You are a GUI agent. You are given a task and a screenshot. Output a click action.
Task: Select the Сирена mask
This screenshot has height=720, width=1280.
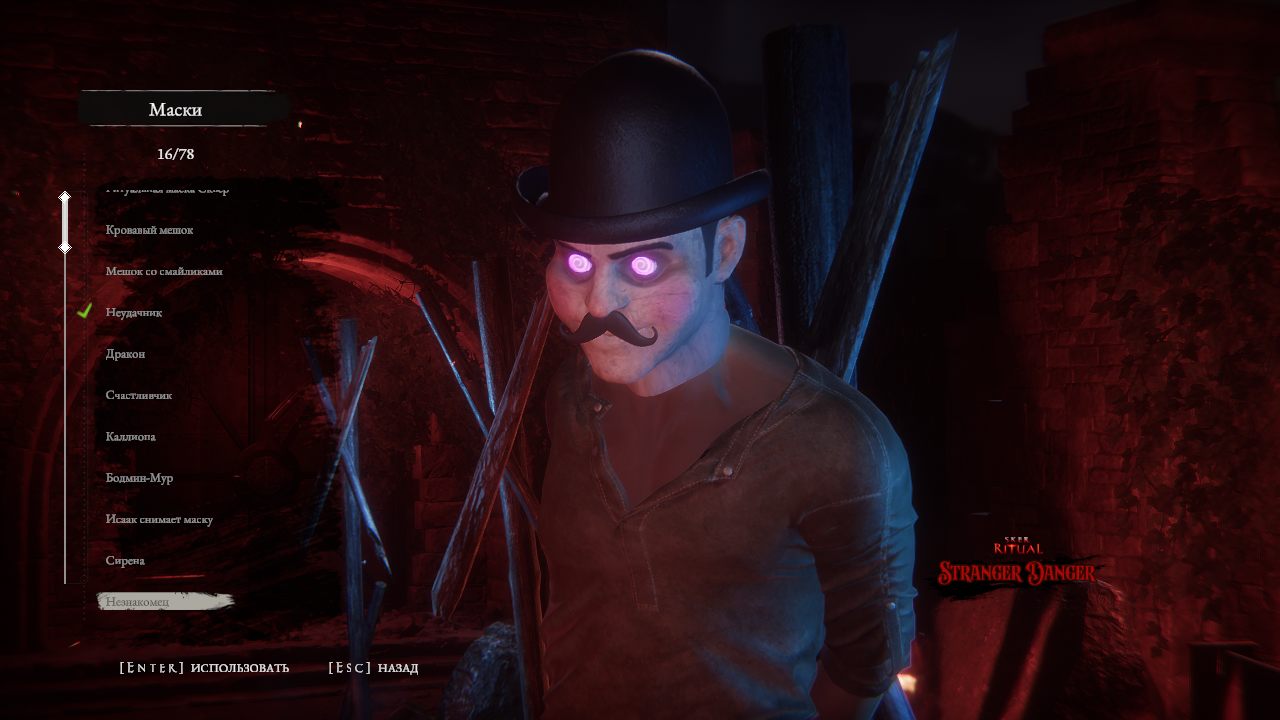tap(126, 561)
